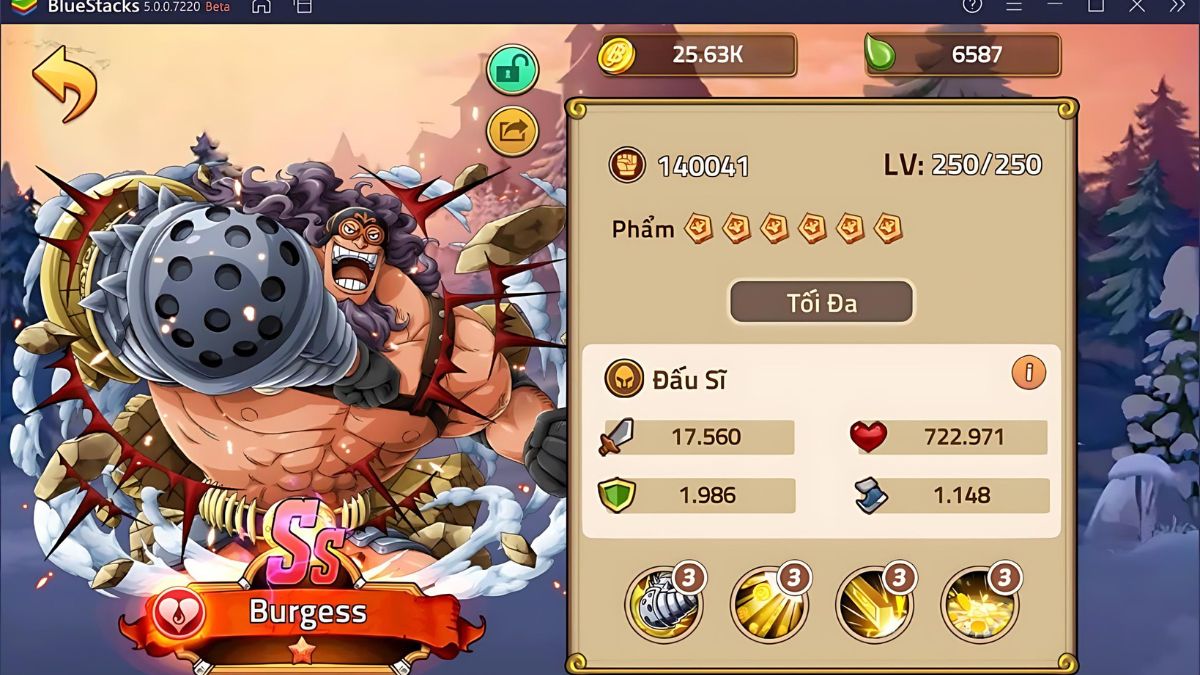This screenshot has height=675, width=1200.
Task: Open the orange info icon for Đấu Sĩ
Action: pyautogui.click(x=1028, y=373)
